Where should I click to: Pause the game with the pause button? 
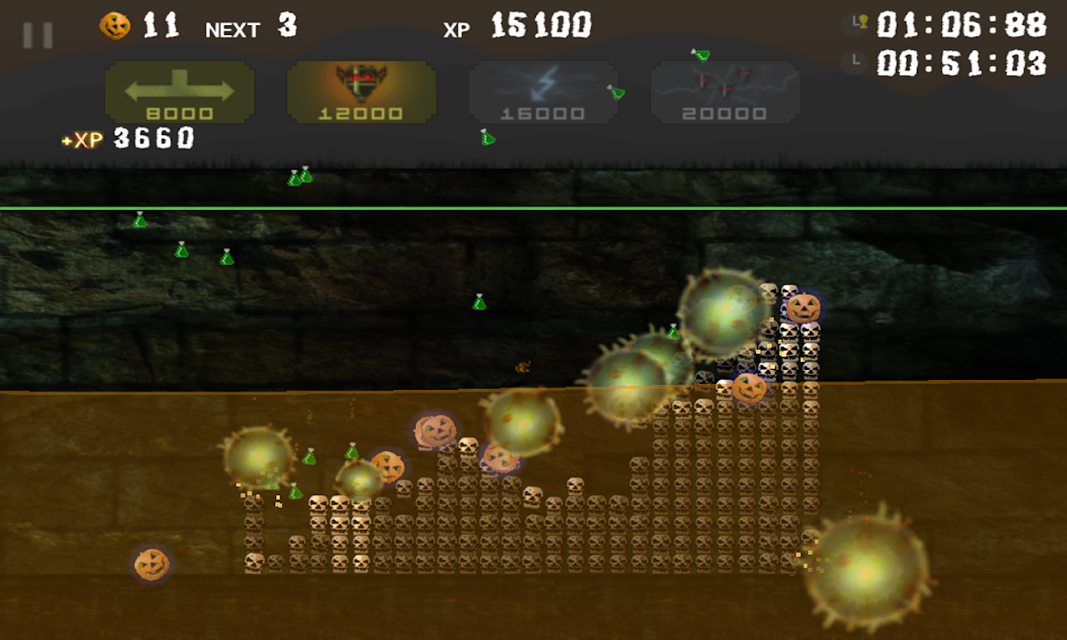[x=38, y=36]
